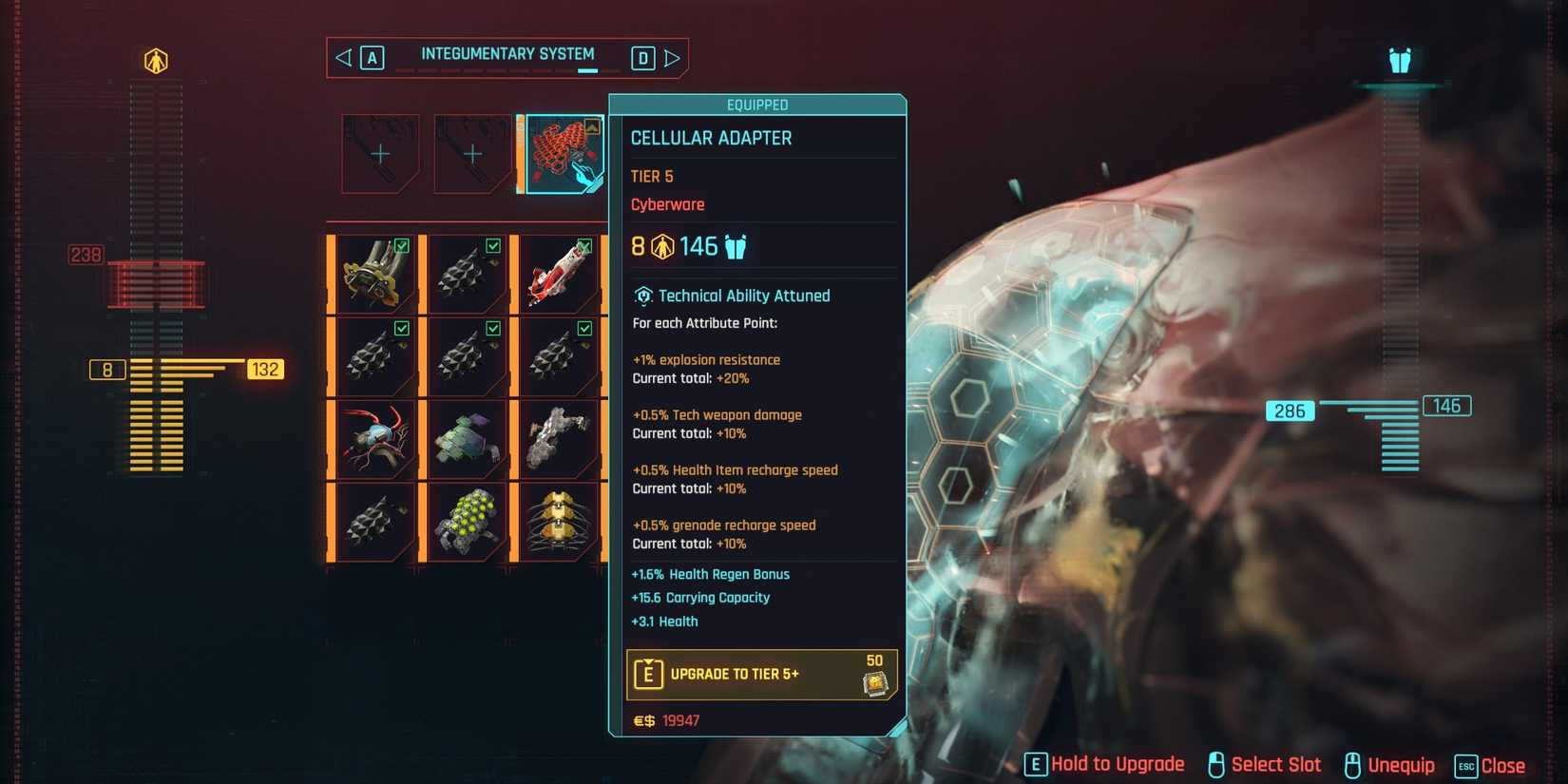
Task: Click the red air-vehicle cyberware thumbnail
Action: (x=558, y=274)
